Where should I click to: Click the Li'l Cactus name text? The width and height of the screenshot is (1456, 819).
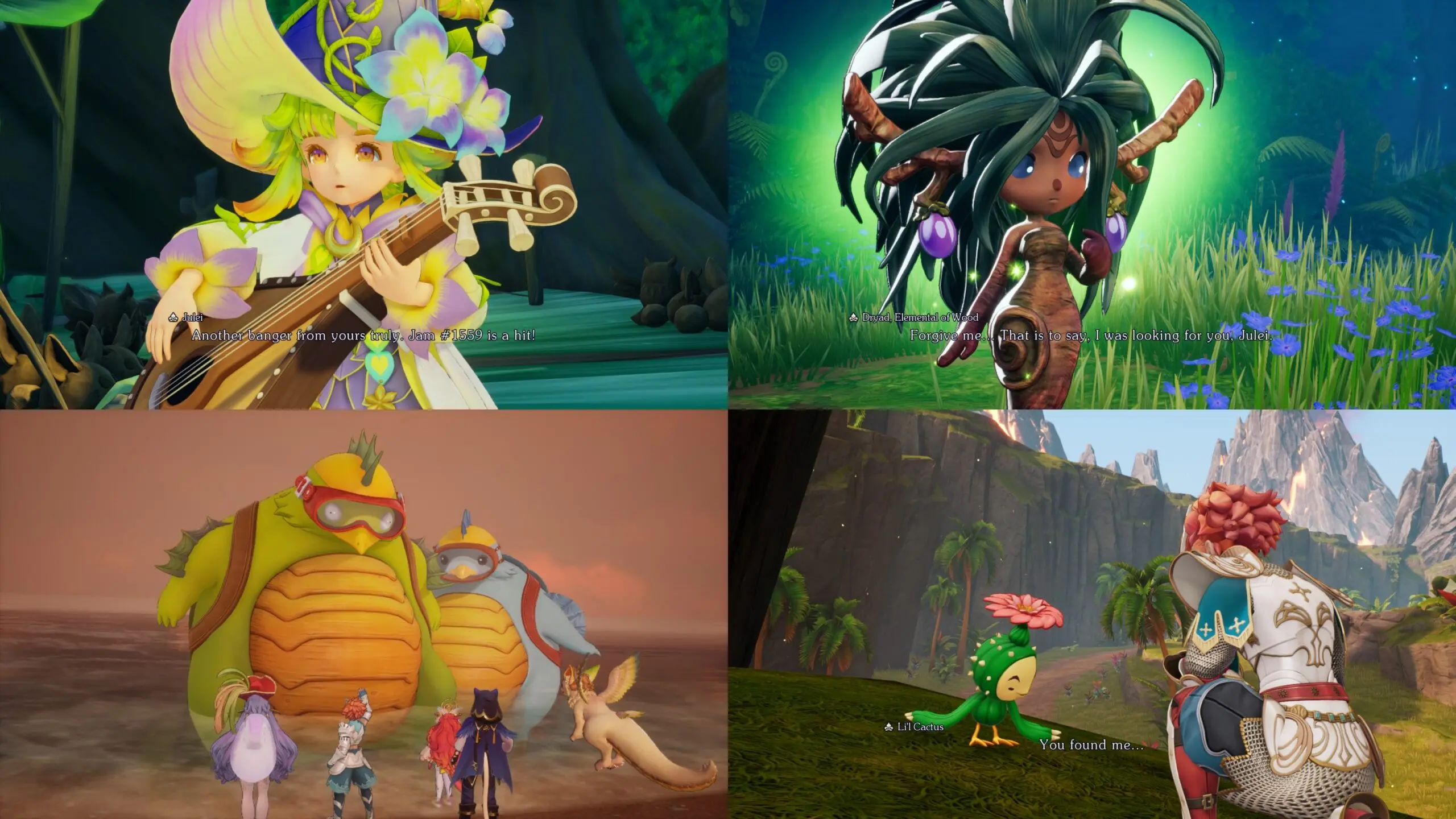(921, 727)
